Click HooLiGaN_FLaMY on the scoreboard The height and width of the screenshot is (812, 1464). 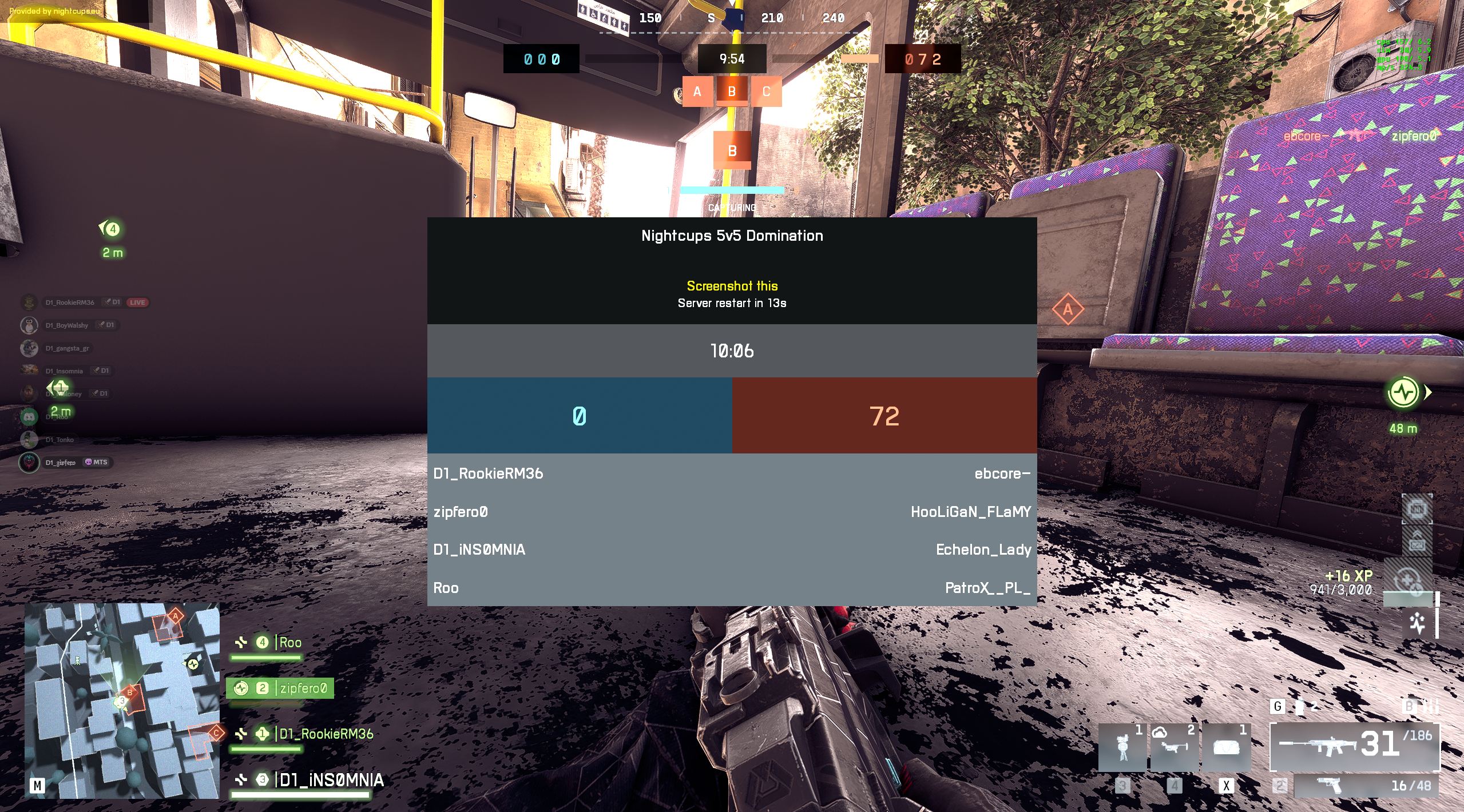pos(970,512)
